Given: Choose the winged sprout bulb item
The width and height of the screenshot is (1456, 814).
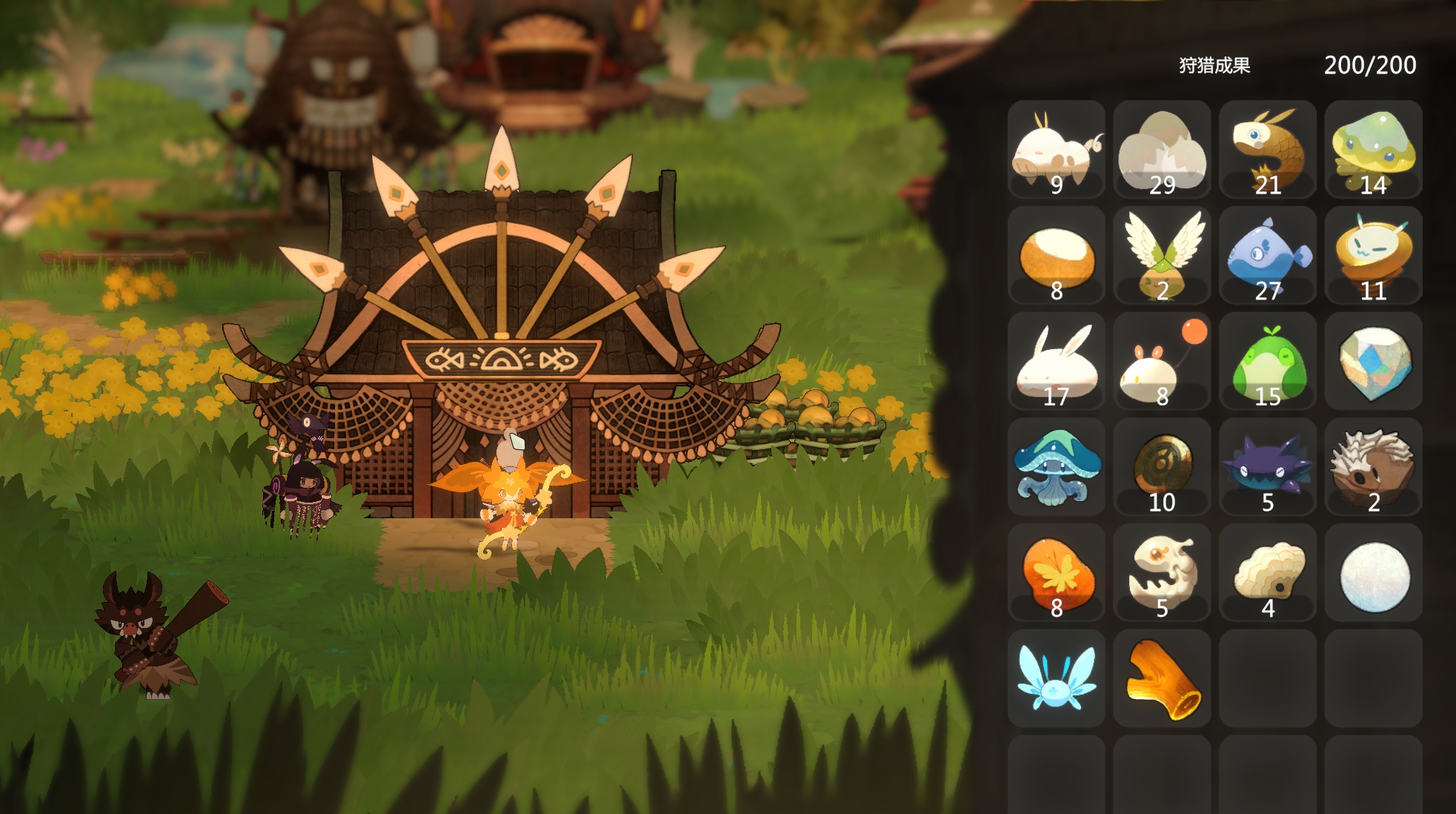Looking at the screenshot, I should 1162,256.
